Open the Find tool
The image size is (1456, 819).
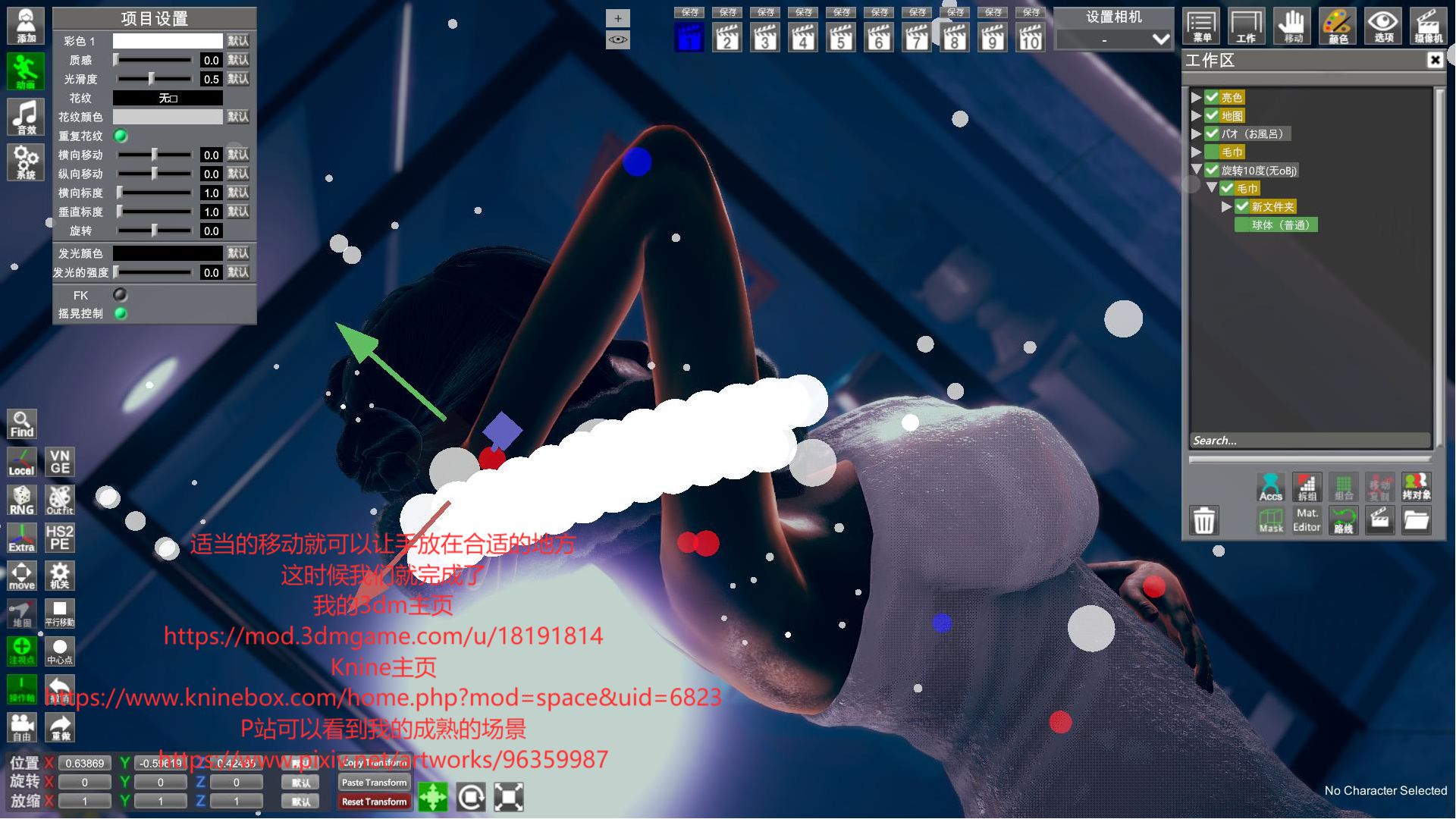22,425
